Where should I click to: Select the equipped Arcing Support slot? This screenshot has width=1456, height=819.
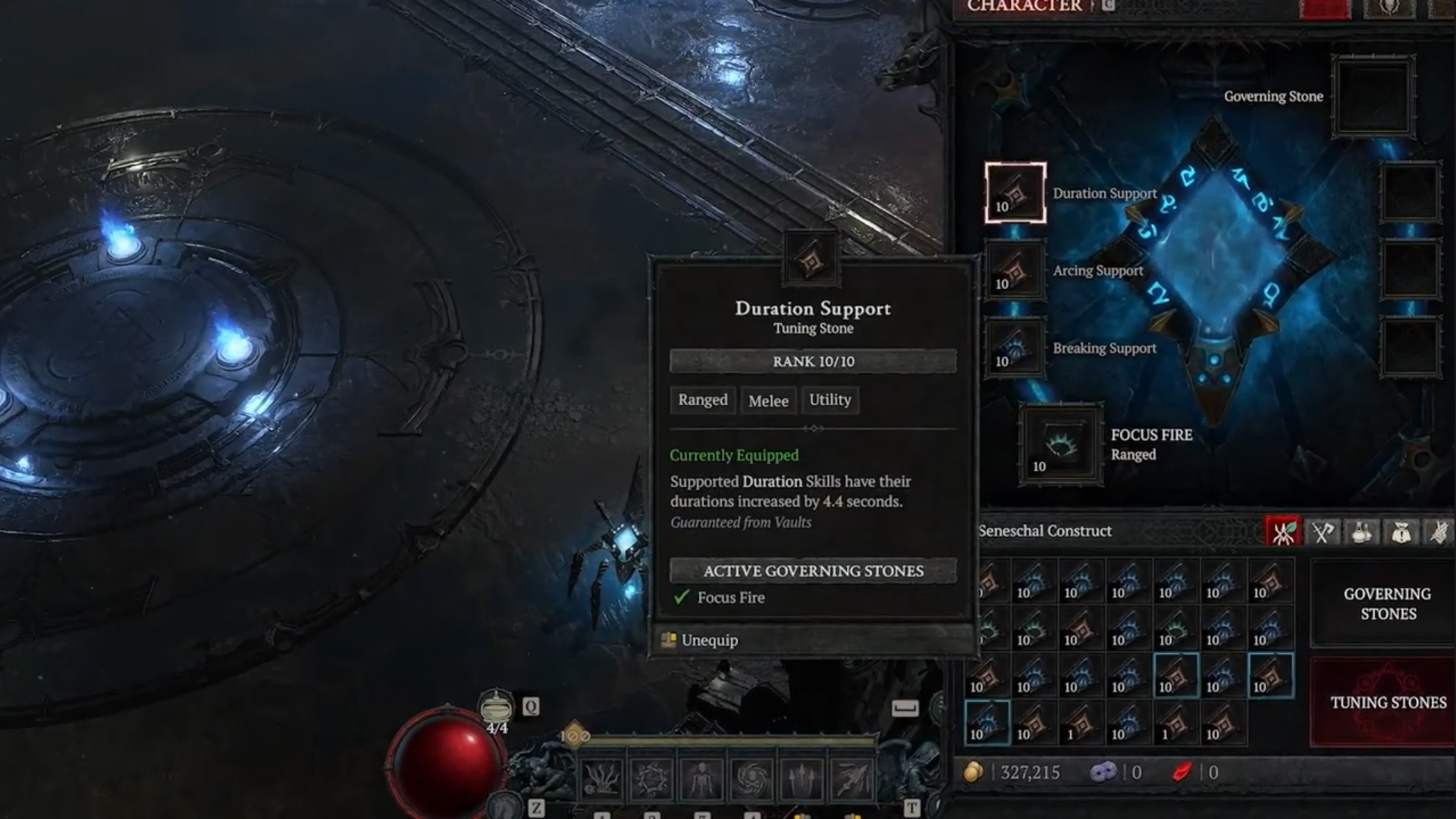[1015, 271]
